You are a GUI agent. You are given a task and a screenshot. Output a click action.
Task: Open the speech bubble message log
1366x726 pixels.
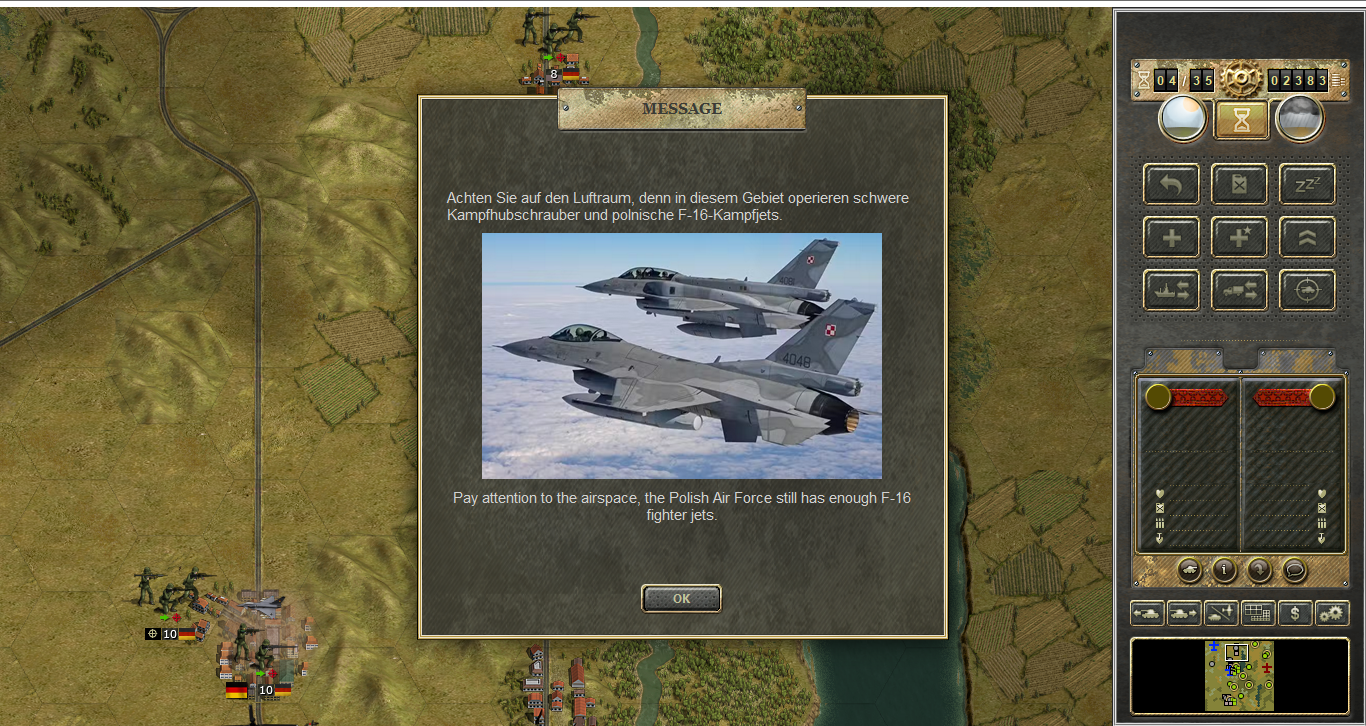[x=1294, y=569]
